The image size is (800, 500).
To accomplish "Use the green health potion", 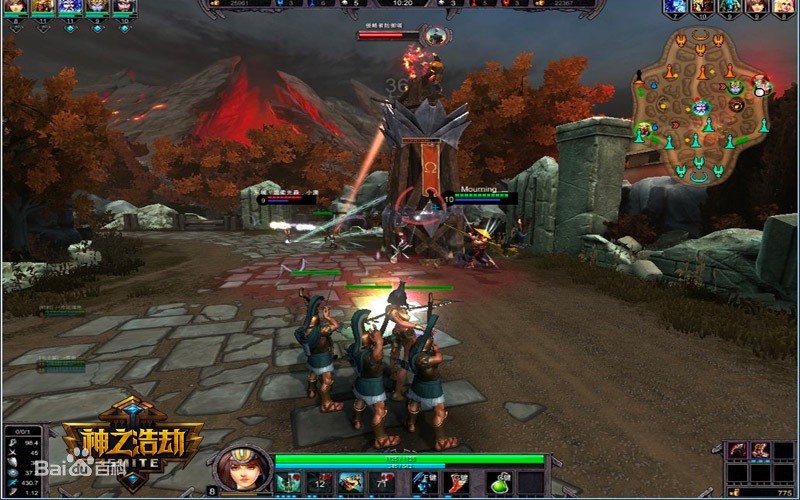I will point(500,483).
